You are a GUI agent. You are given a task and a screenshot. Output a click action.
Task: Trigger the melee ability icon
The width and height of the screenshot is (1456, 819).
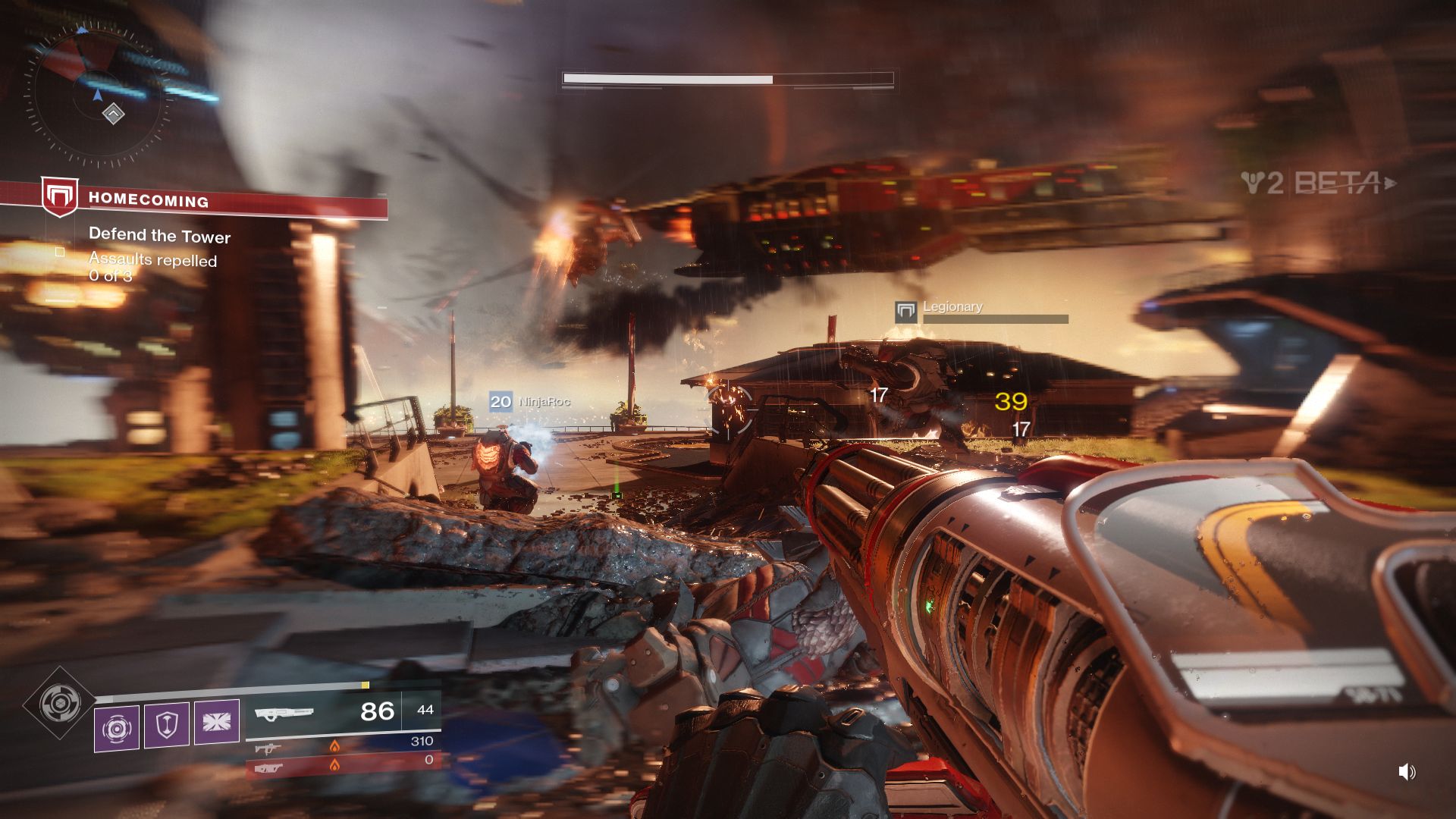(x=217, y=722)
